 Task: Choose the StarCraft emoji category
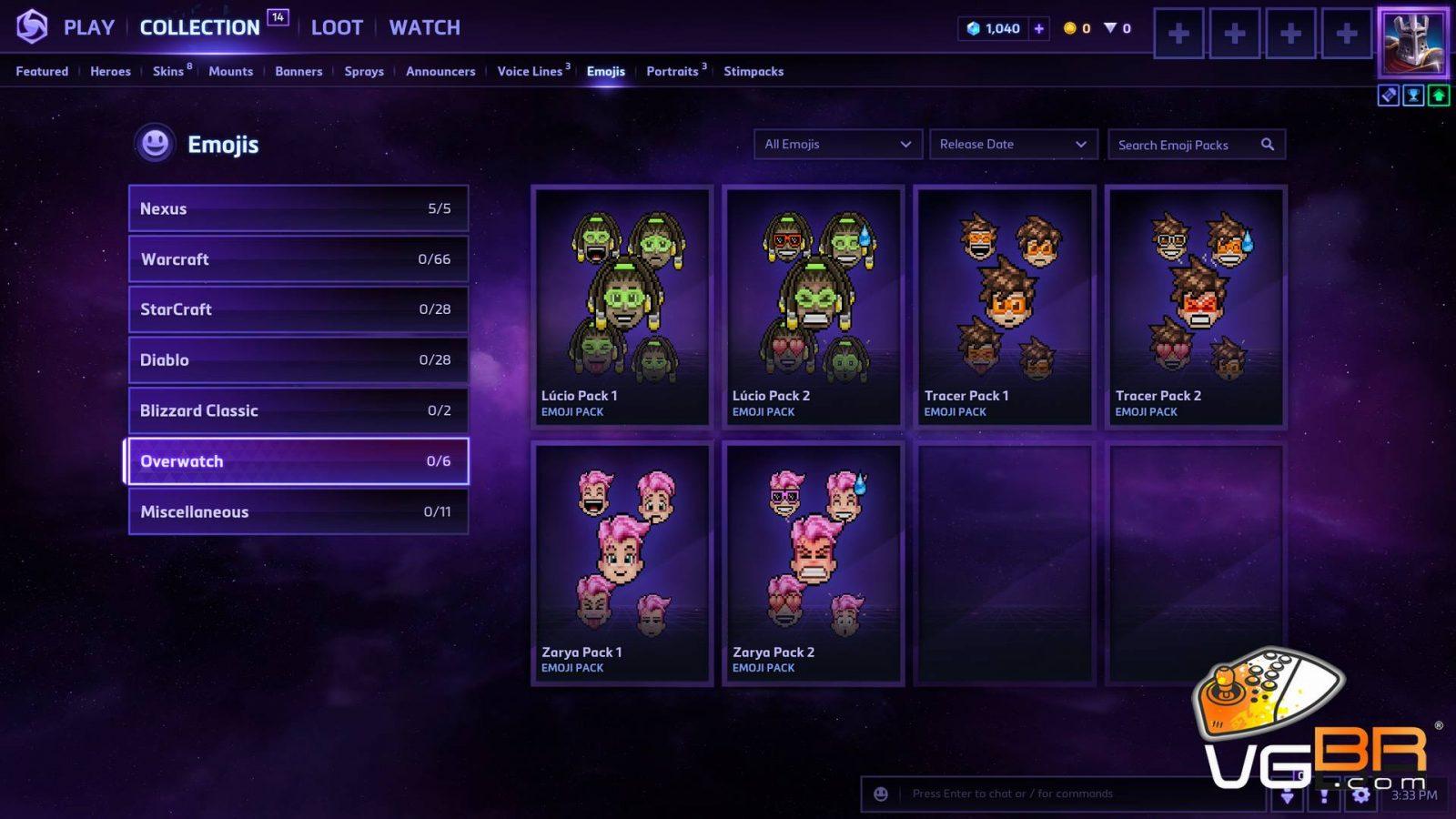click(298, 309)
